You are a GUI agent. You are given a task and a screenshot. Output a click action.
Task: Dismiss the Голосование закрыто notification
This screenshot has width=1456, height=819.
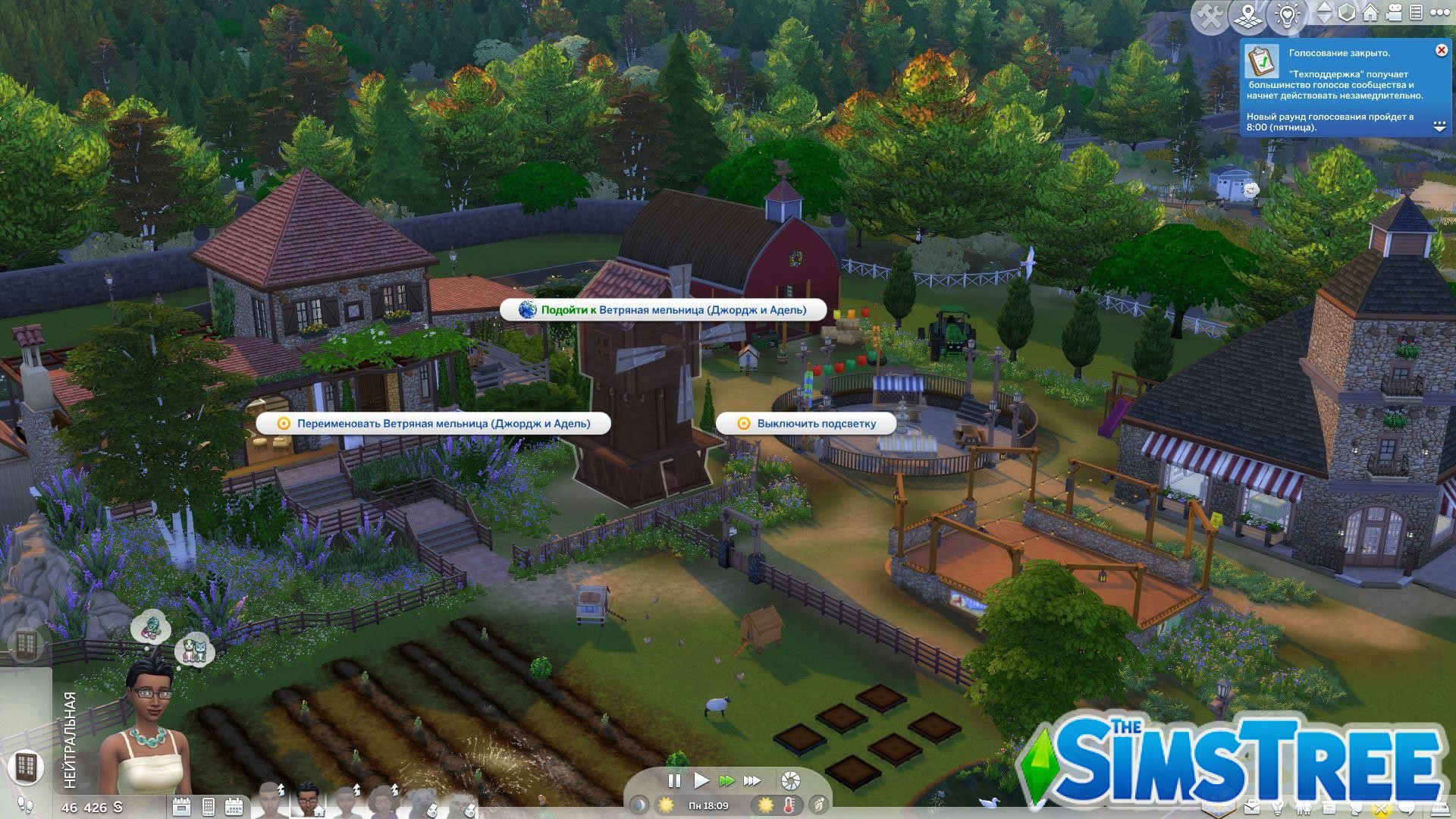click(x=1440, y=50)
